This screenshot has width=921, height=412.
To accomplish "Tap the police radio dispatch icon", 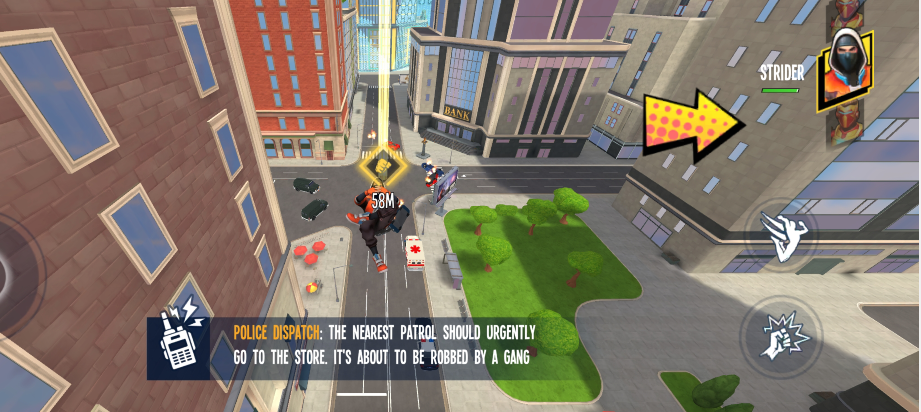I will tap(180, 345).
